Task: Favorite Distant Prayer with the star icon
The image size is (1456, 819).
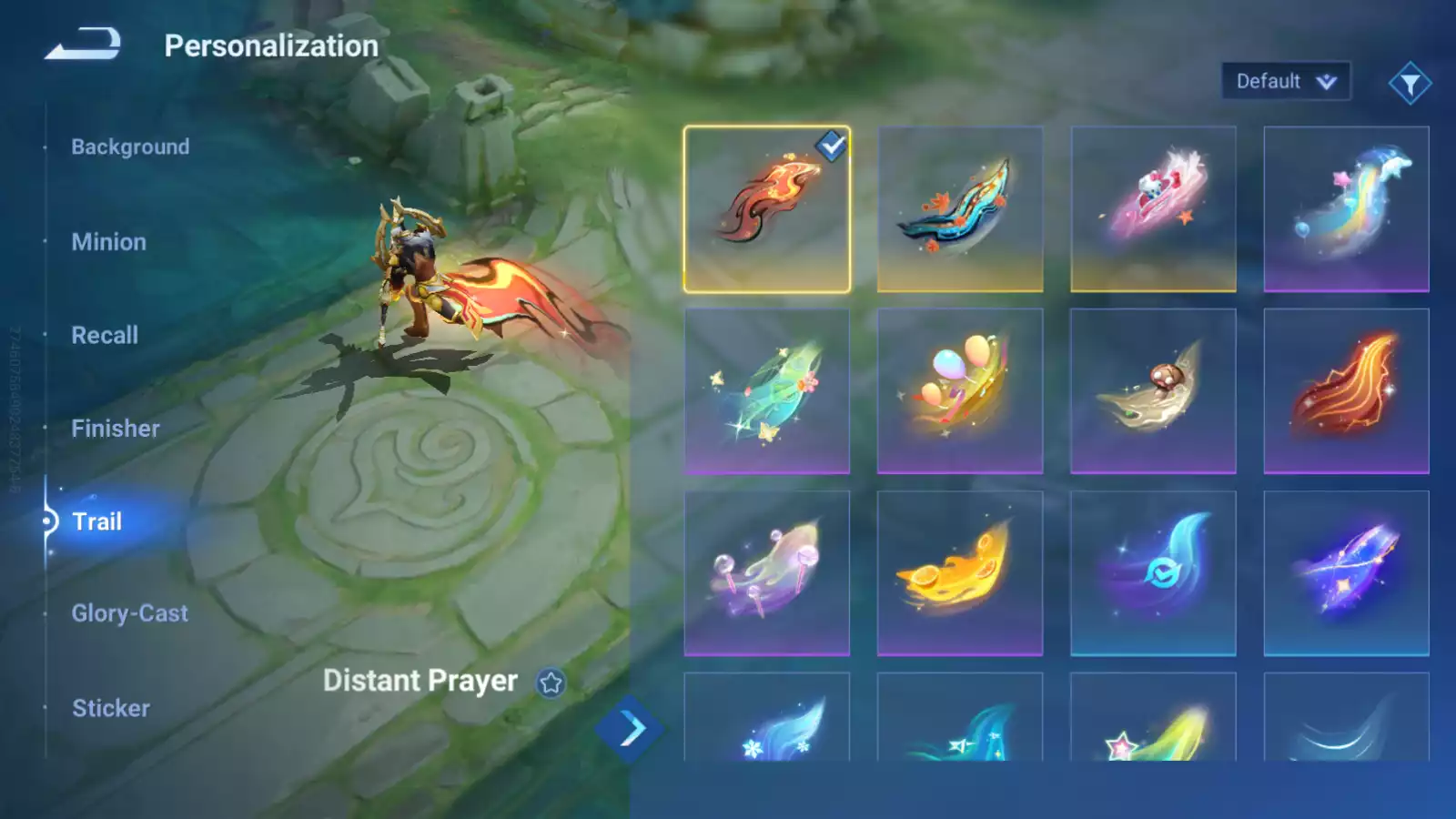Action: pyautogui.click(x=551, y=682)
